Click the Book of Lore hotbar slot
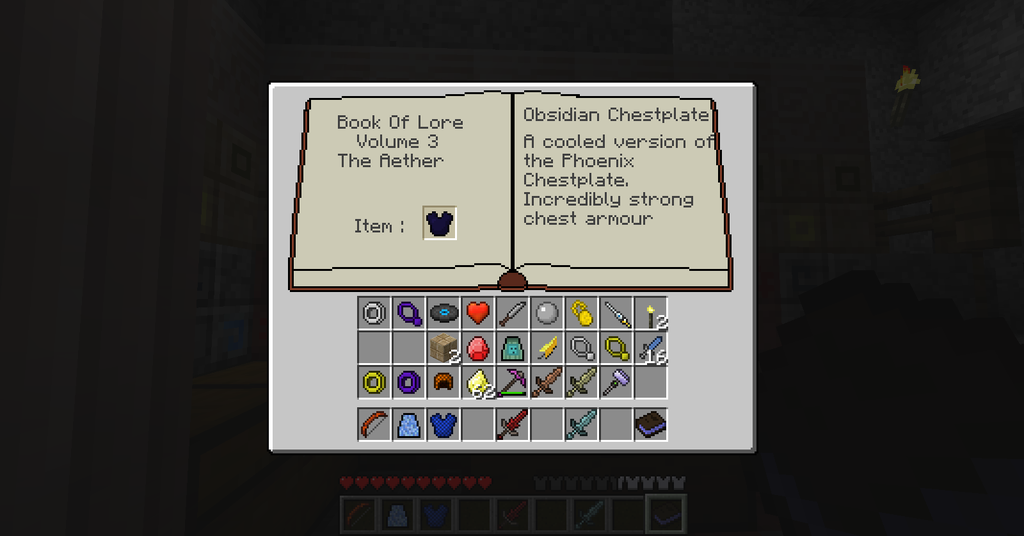The image size is (1024, 536). [x=651, y=425]
